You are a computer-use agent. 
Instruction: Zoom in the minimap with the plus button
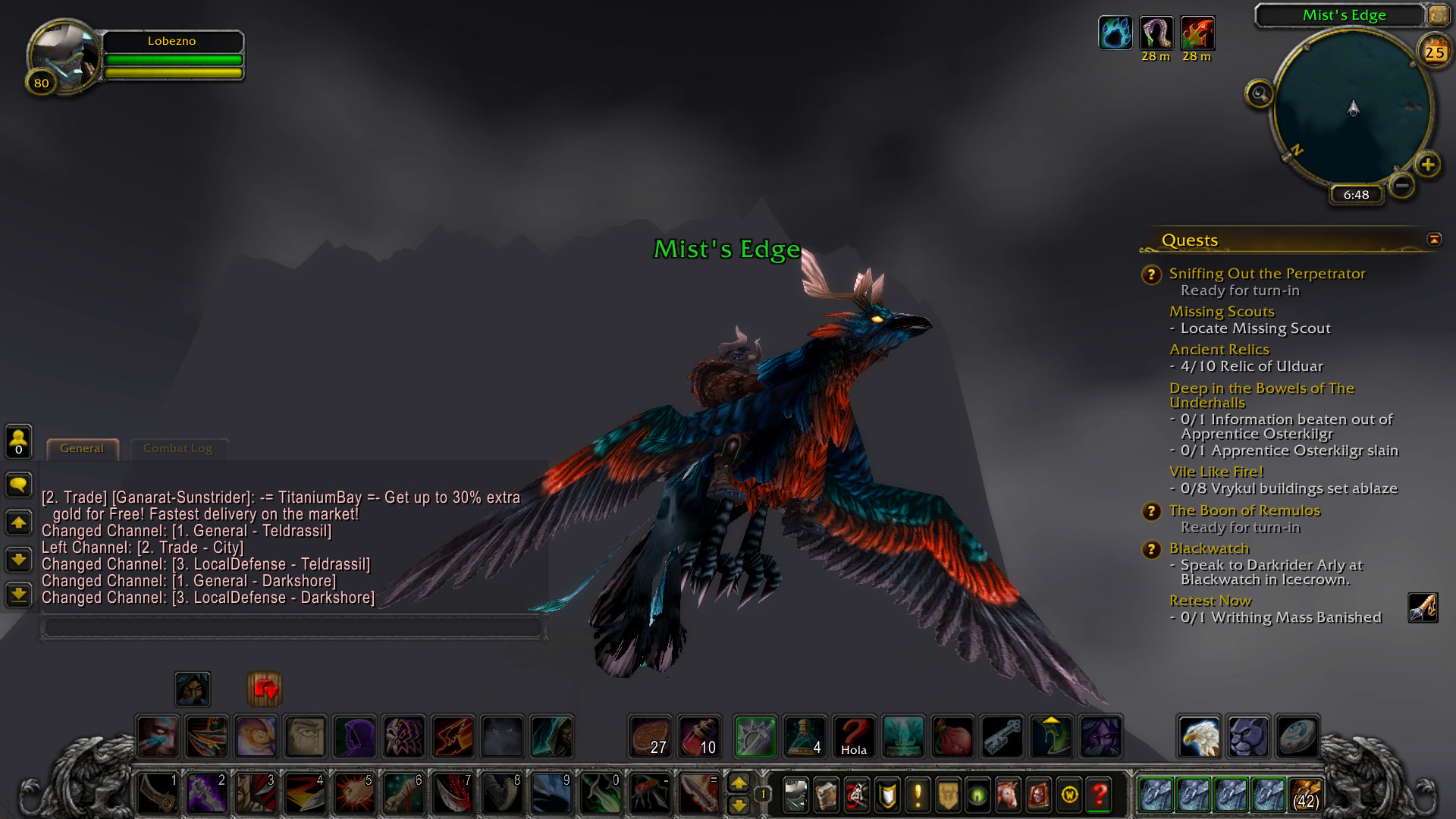tap(1428, 165)
